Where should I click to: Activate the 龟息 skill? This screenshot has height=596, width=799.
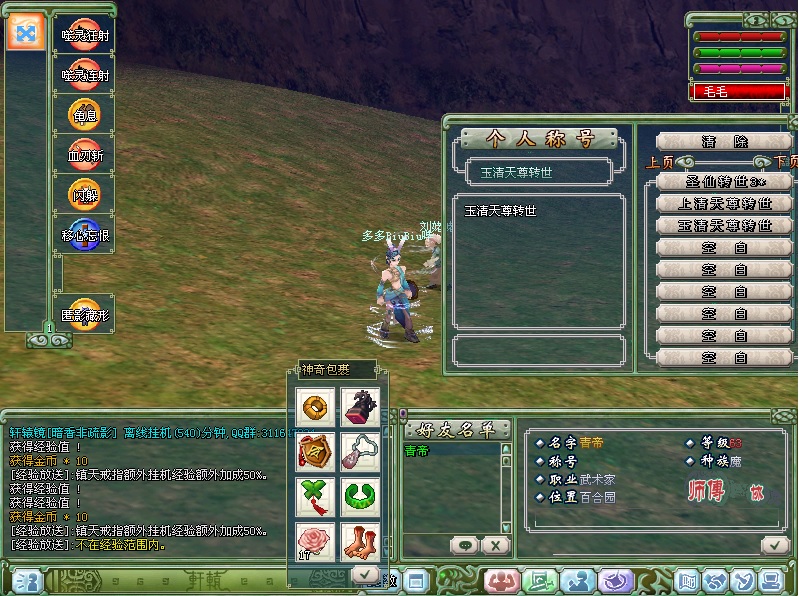tap(84, 115)
